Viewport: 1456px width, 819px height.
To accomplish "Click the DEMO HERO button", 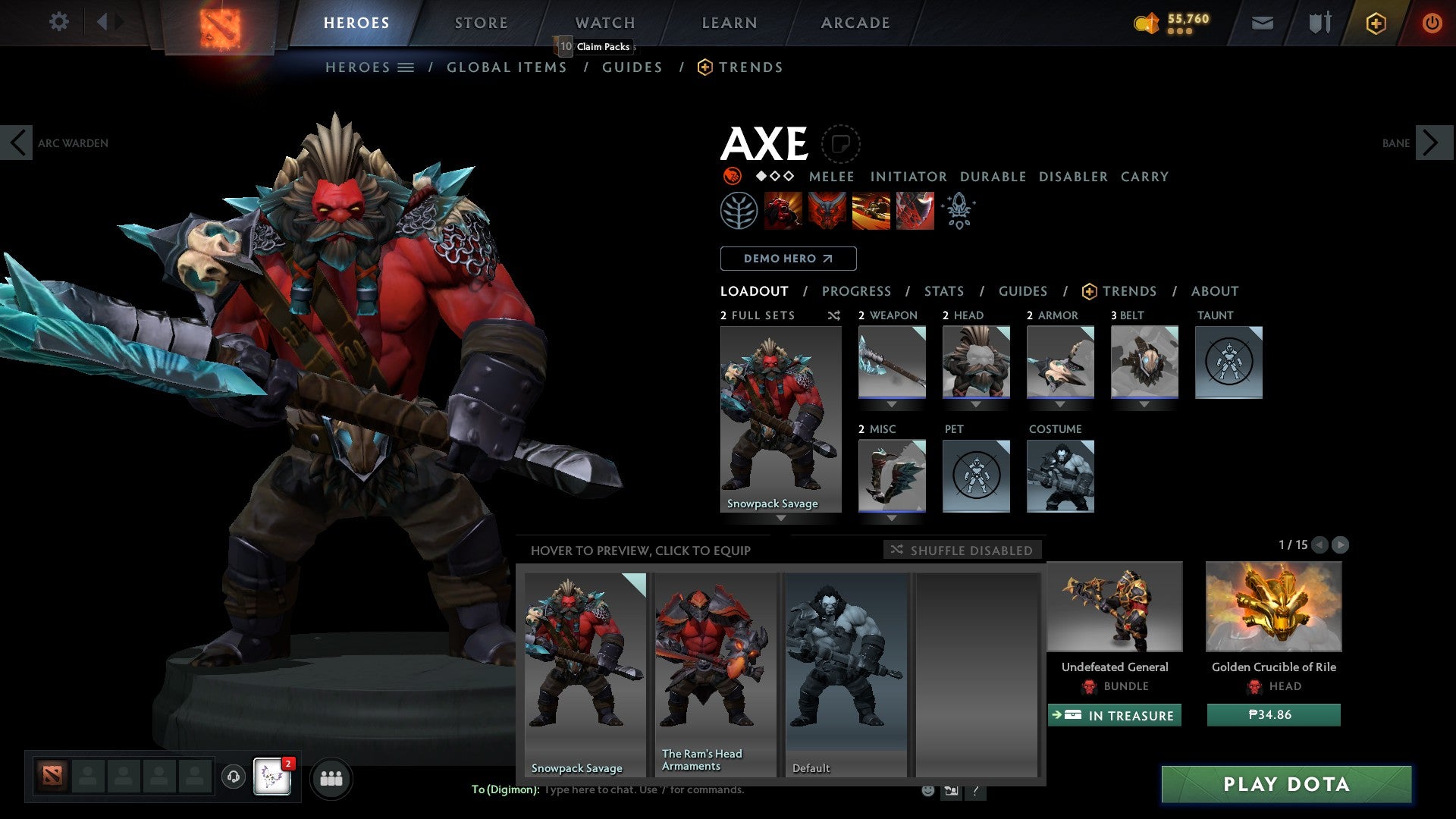I will click(x=787, y=259).
